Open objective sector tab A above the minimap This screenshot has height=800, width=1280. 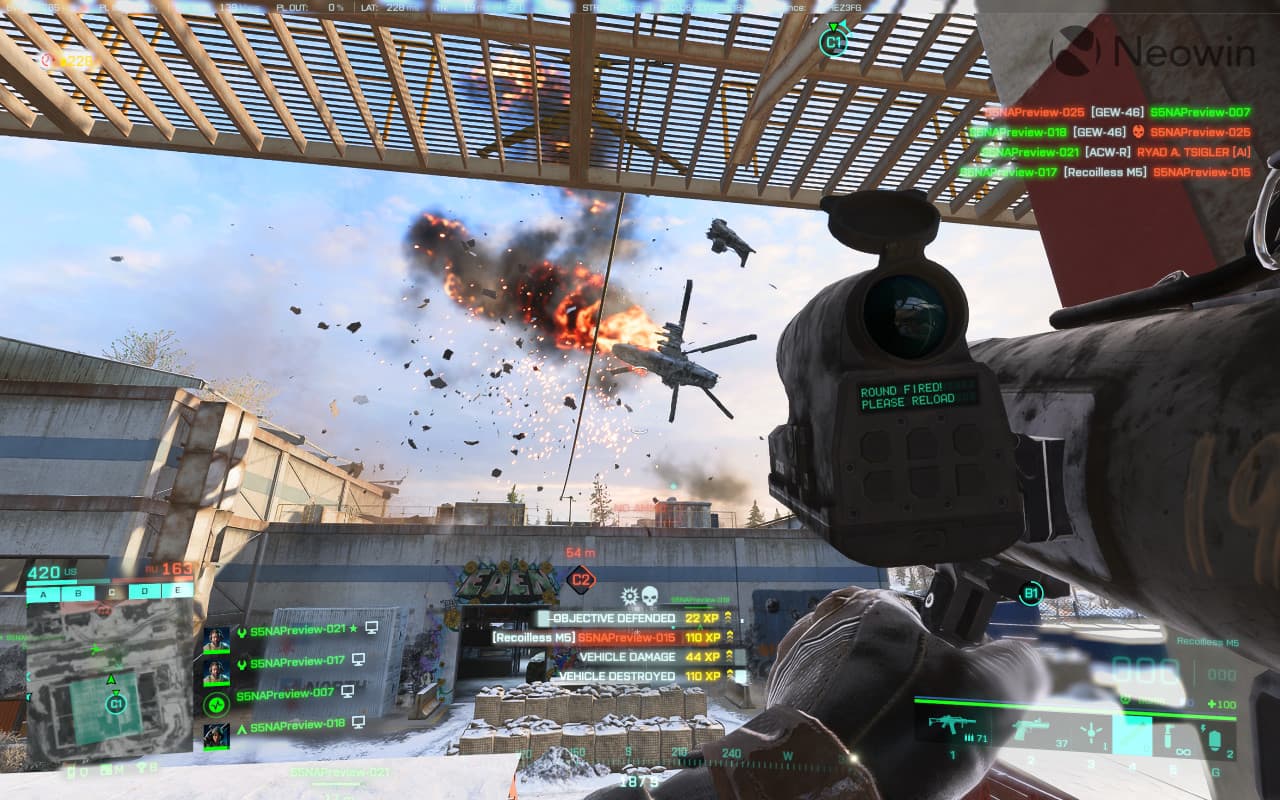[42, 593]
